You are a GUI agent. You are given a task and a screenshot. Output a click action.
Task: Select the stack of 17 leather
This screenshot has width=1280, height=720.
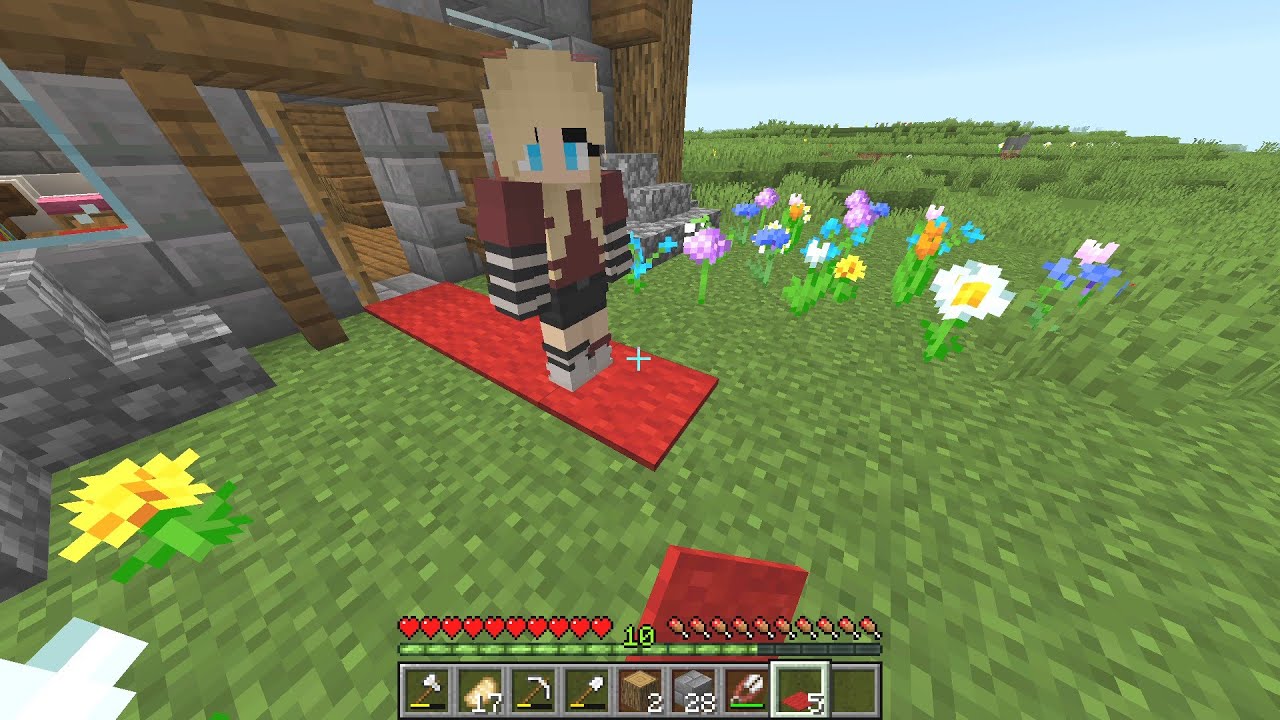(x=481, y=687)
